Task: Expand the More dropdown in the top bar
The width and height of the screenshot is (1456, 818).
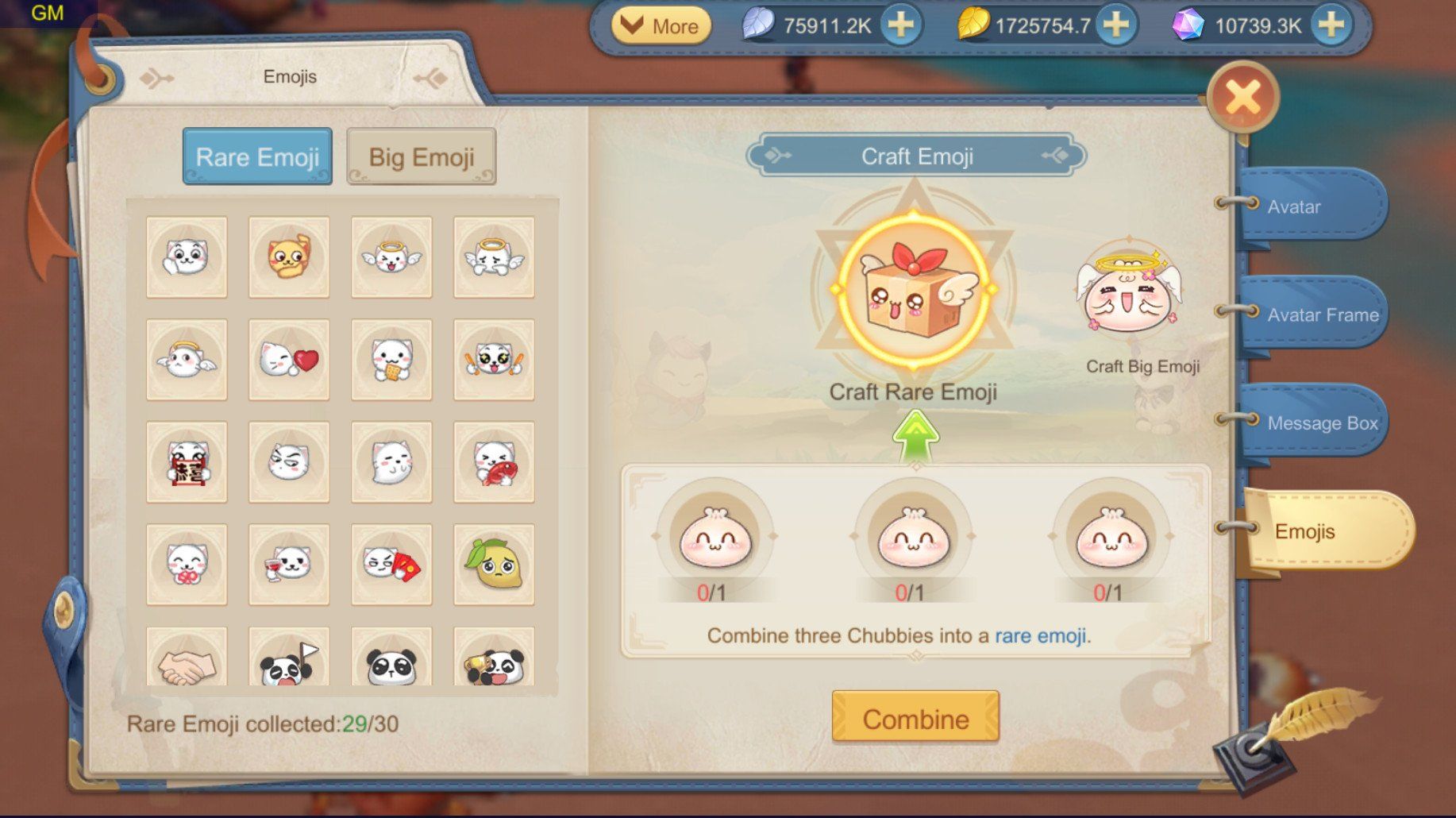Action: 661,26
